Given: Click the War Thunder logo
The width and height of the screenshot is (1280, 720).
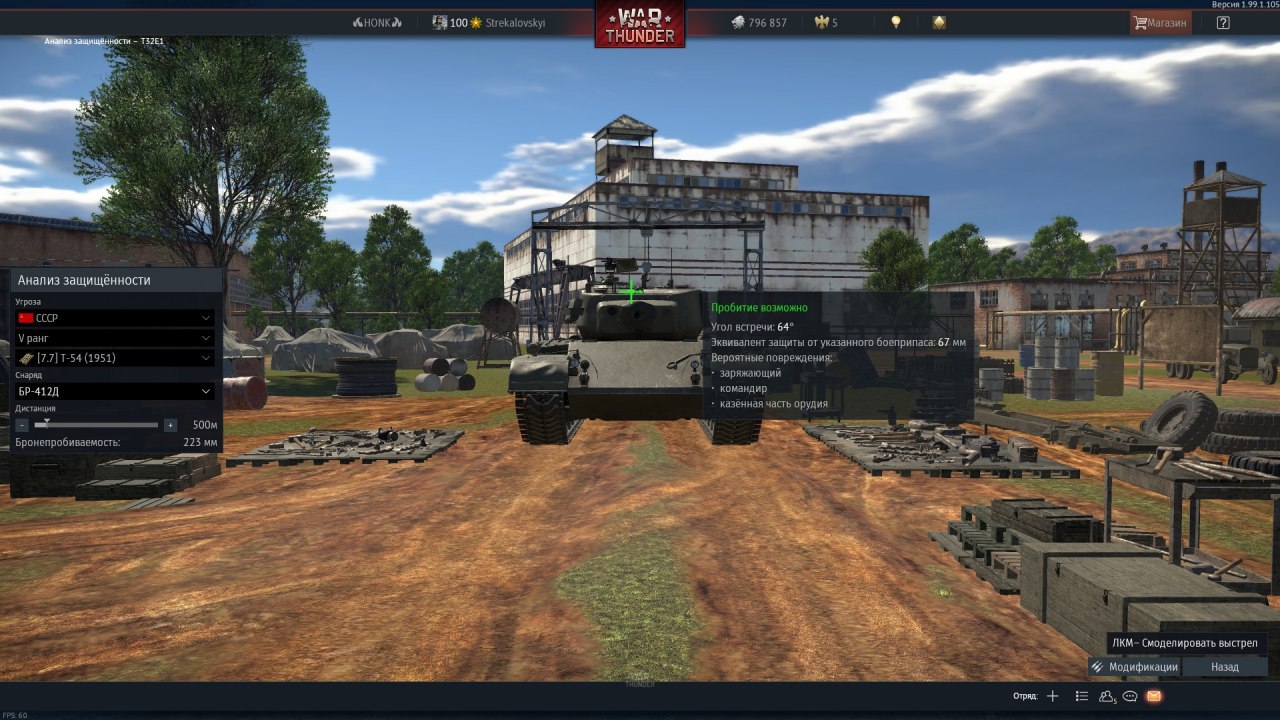Looking at the screenshot, I should [640, 24].
